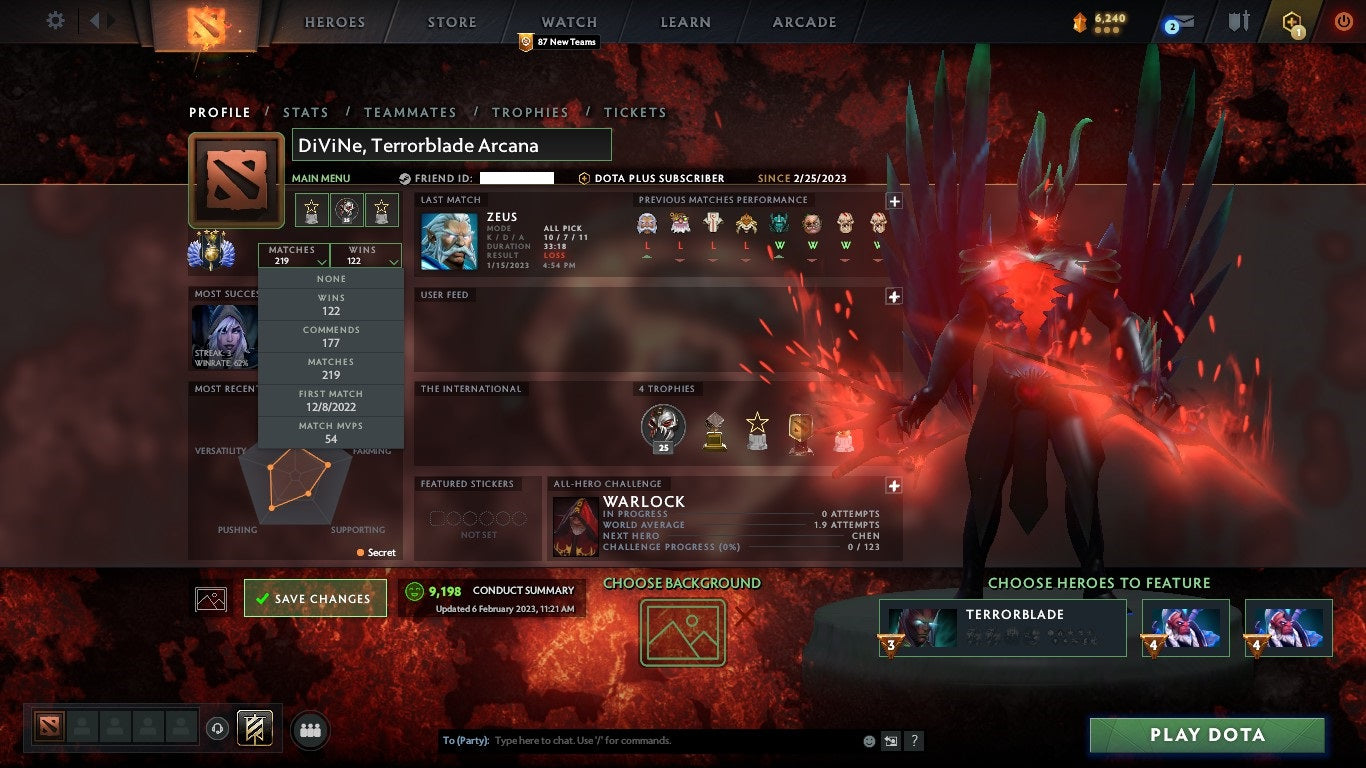Viewport: 1366px width, 768px height.
Task: Click the power button to quit Dota
Action: click(1343, 19)
